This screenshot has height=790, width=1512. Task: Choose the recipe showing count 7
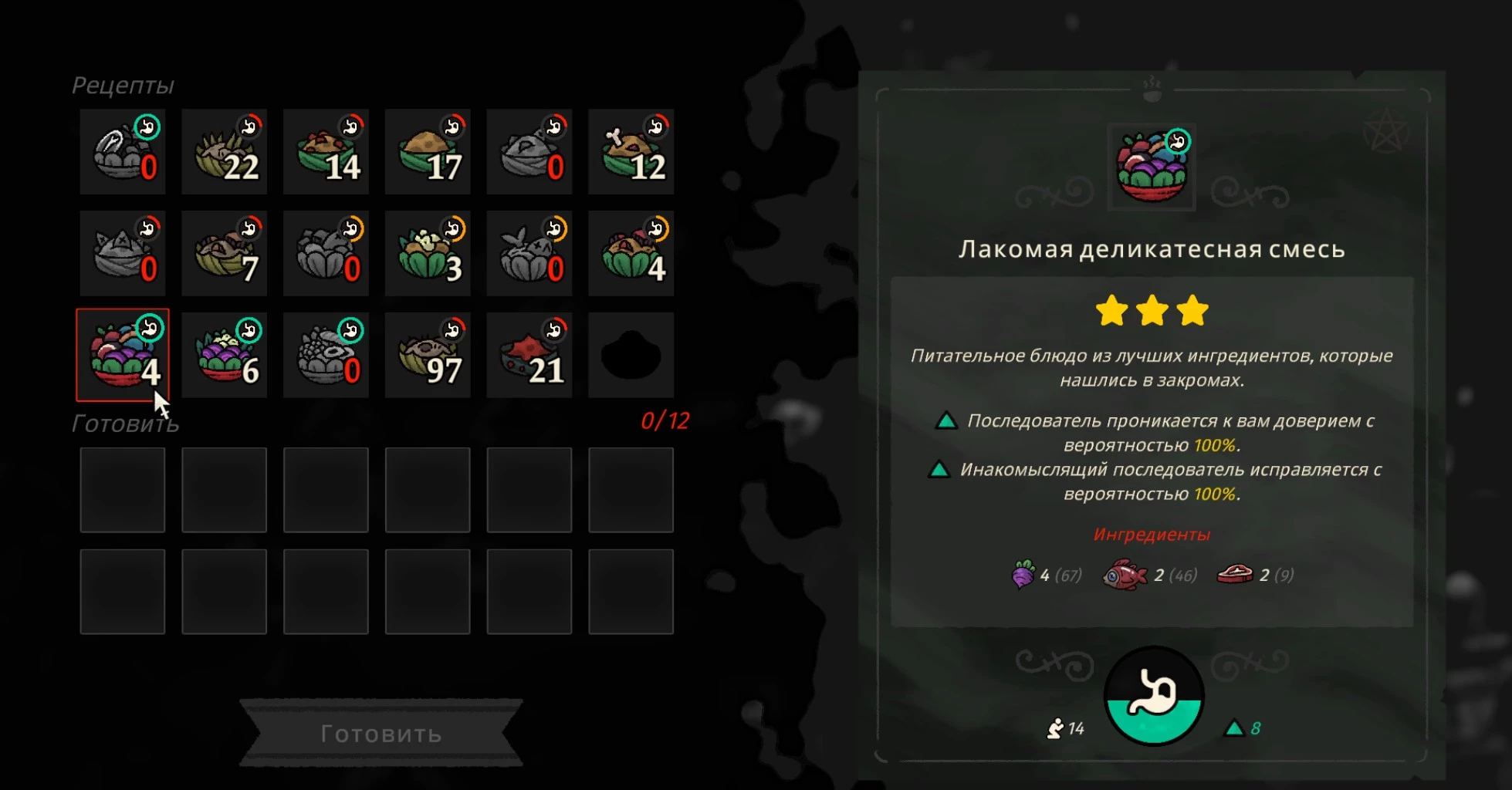click(224, 254)
